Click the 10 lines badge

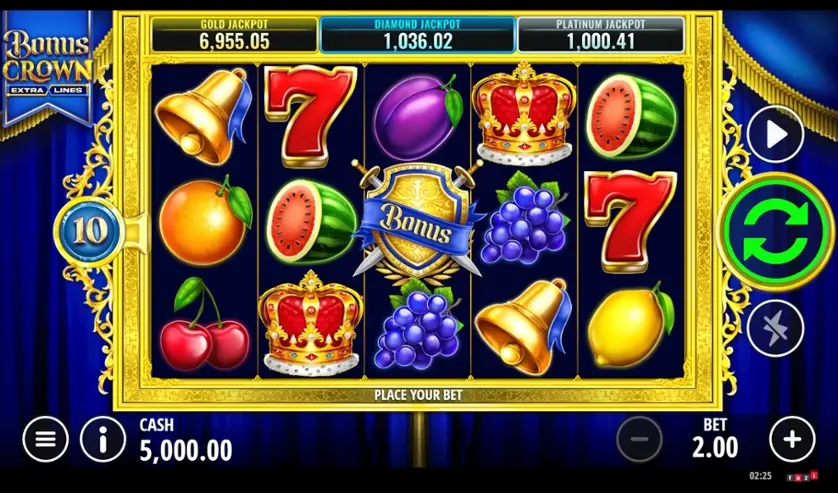click(x=89, y=230)
